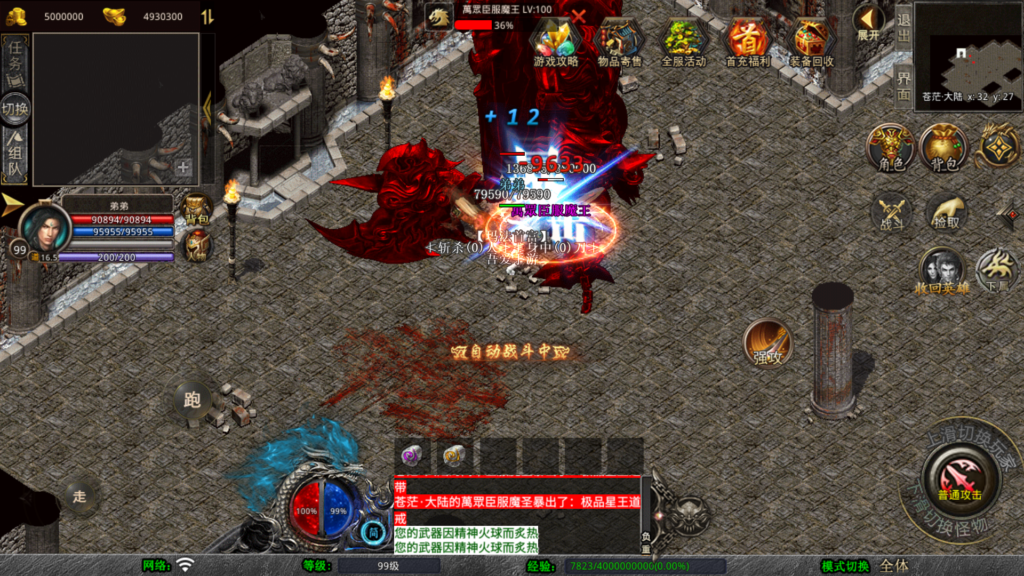
Task: Recall the hero with 收回英雄
Action: coord(942,270)
